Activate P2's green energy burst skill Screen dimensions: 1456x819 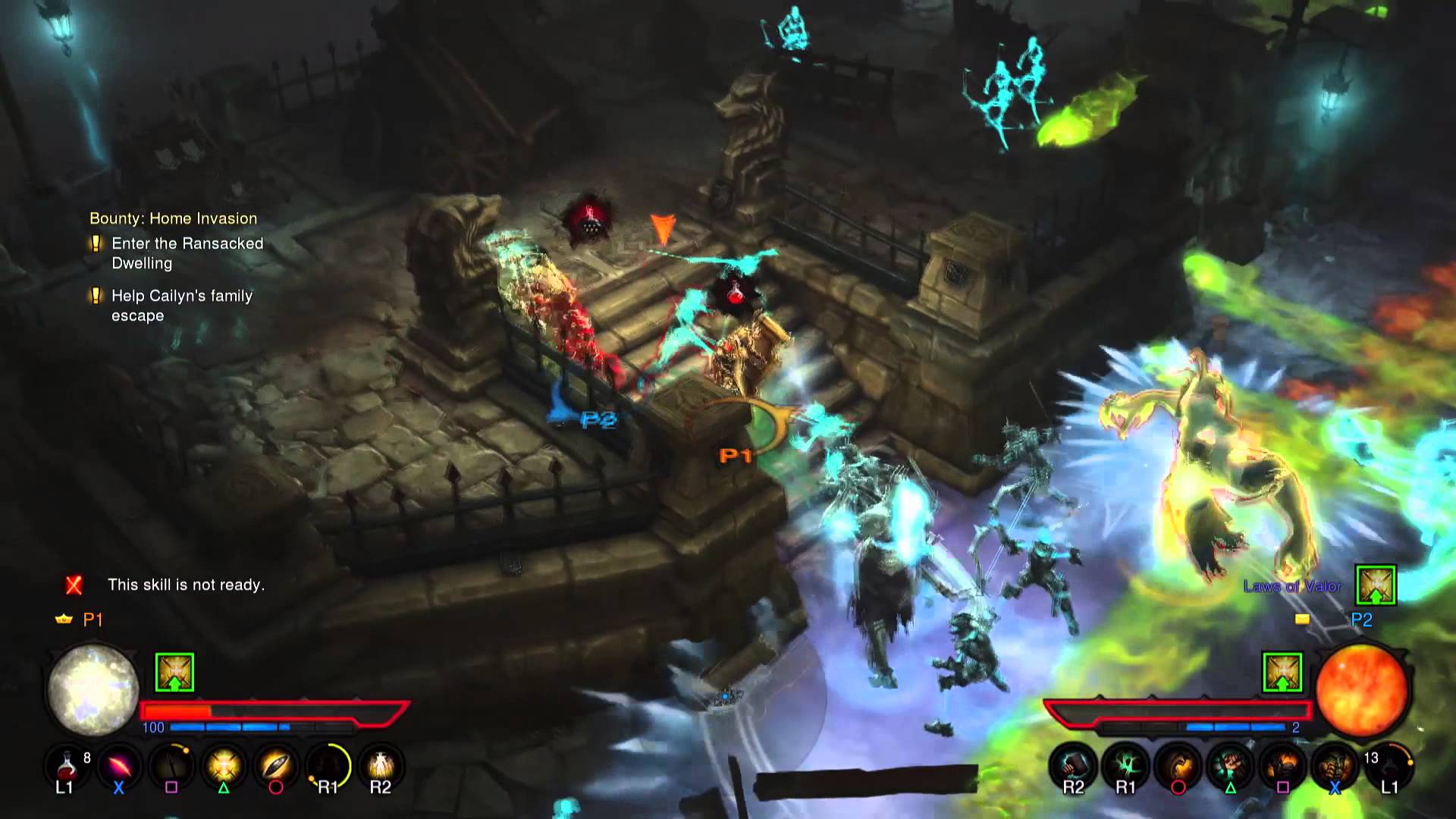[1125, 764]
